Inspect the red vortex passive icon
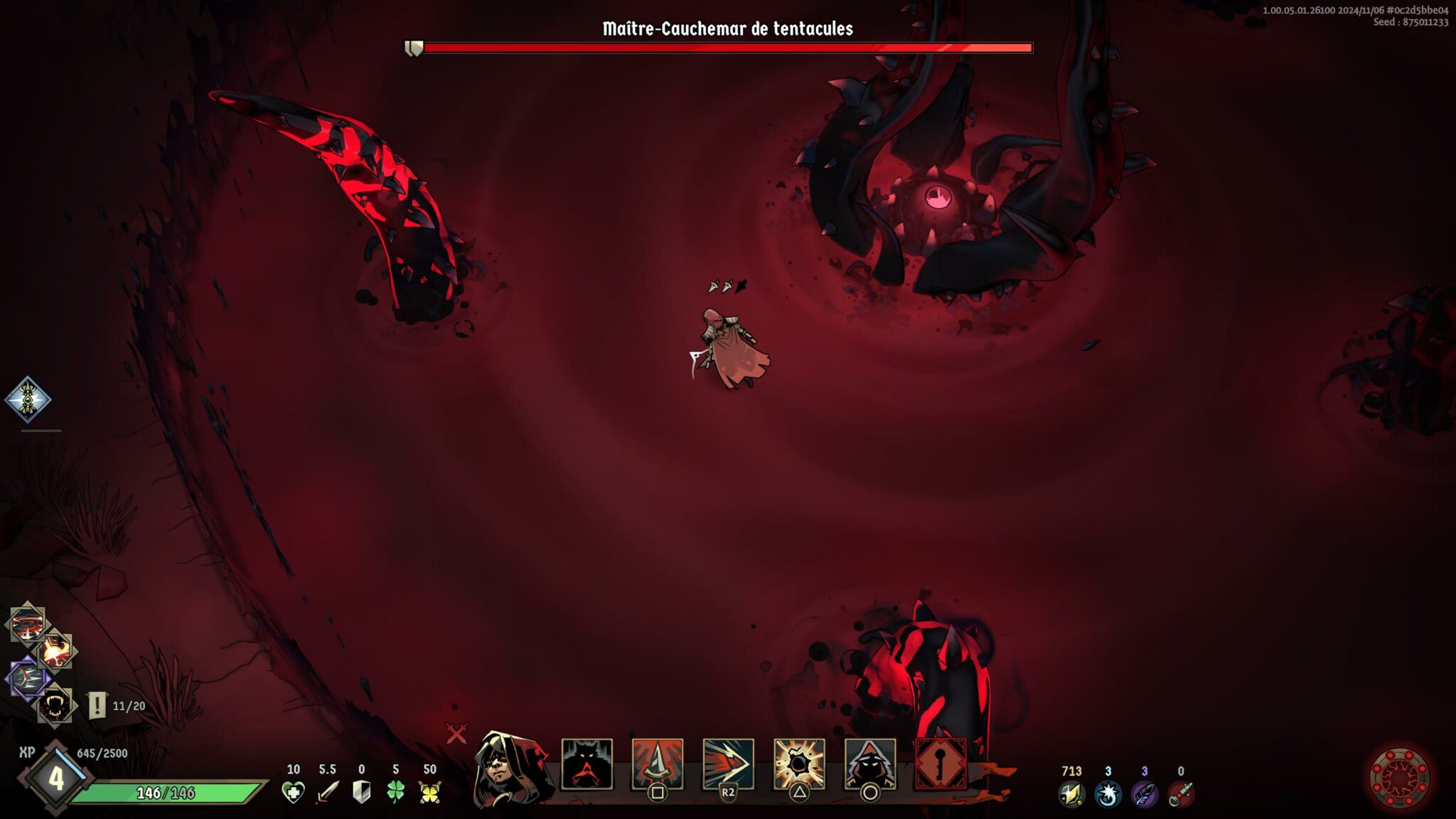1456x819 pixels. (x=27, y=625)
